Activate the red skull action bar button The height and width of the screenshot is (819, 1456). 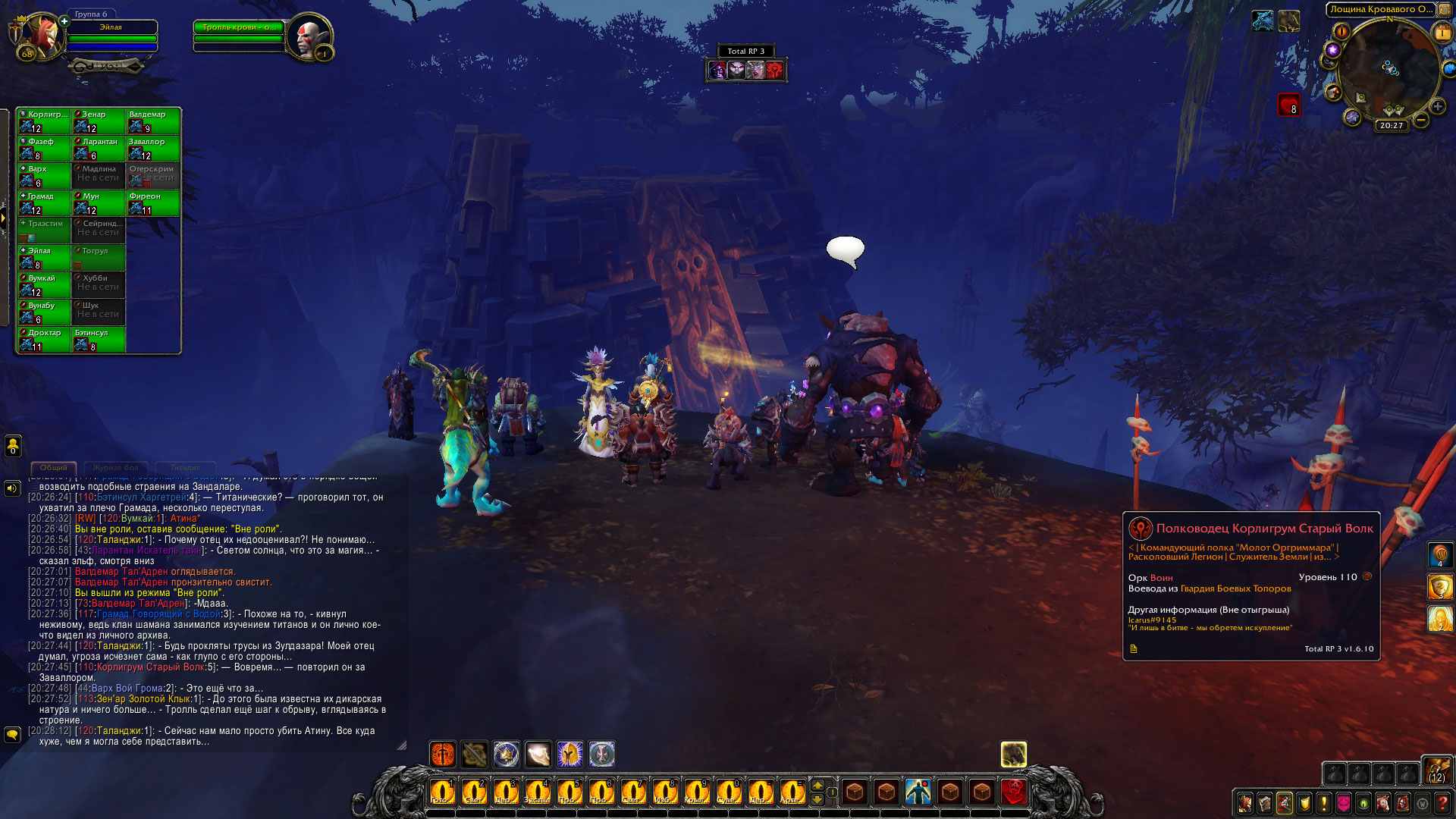[x=1014, y=792]
